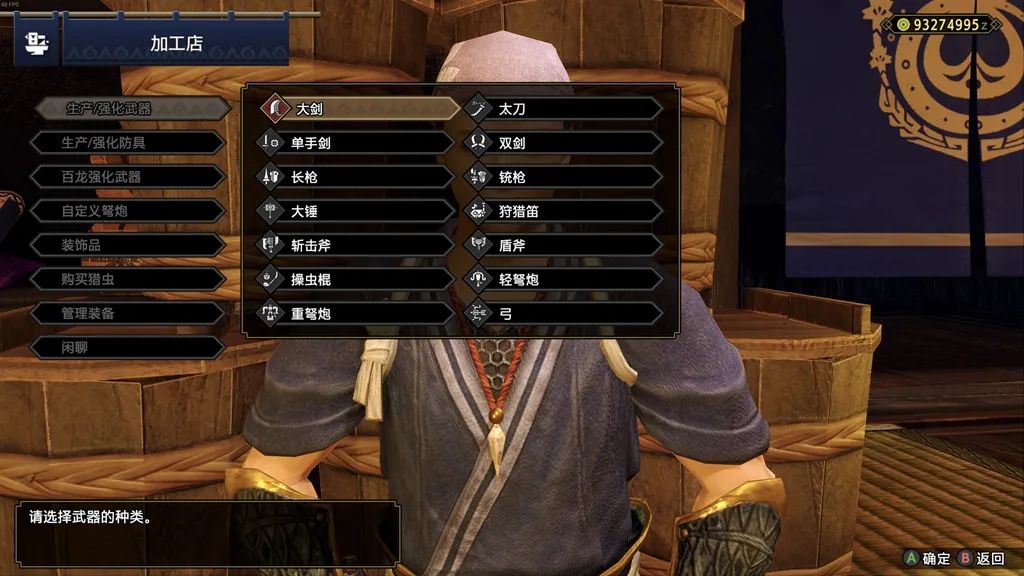Select 生产/强化防具 in the left menu

(x=126, y=143)
